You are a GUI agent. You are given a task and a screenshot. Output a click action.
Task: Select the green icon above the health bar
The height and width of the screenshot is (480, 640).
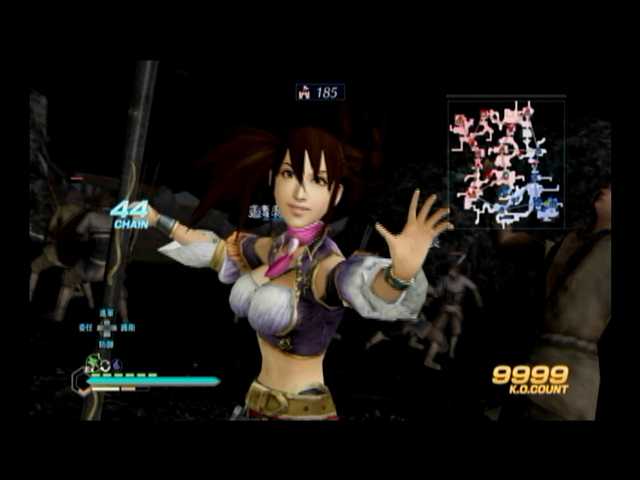[95, 363]
